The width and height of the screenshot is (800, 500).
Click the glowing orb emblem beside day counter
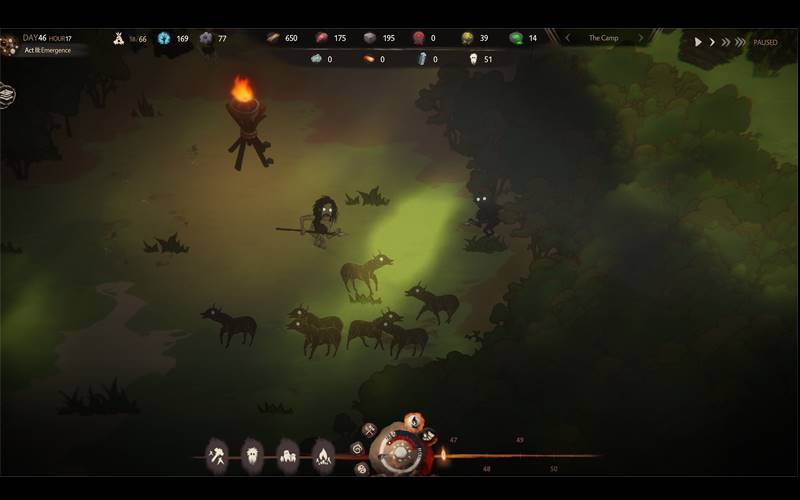pos(9,44)
